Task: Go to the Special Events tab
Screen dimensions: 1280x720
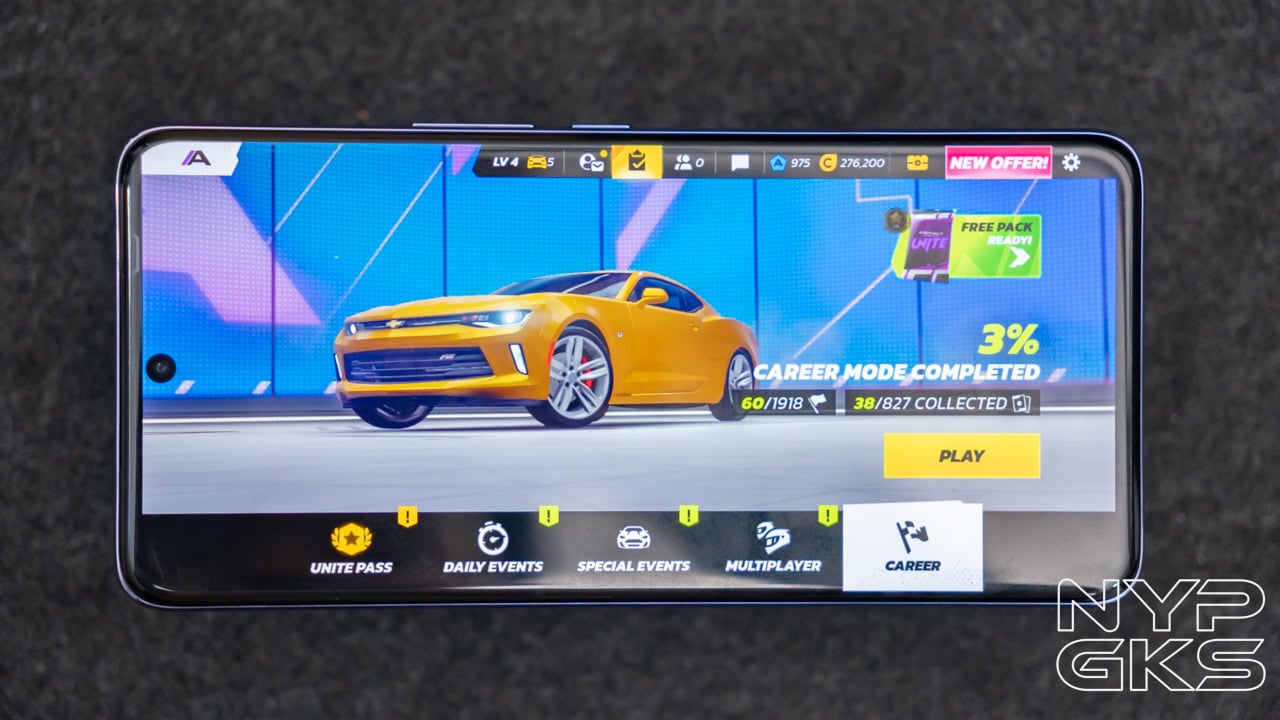Action: click(x=633, y=548)
